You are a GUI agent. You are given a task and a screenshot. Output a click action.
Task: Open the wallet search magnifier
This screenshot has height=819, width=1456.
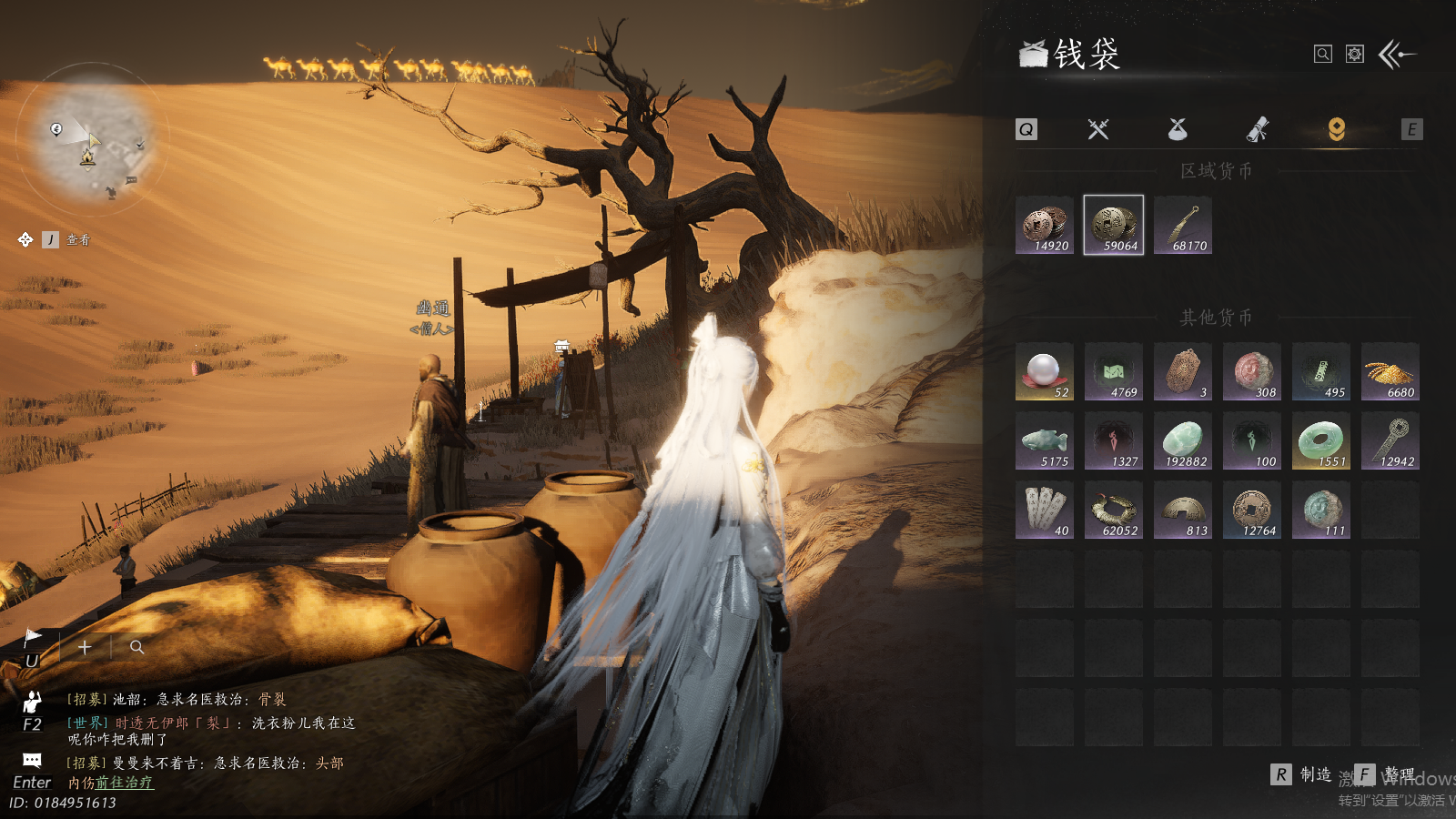(x=1323, y=55)
